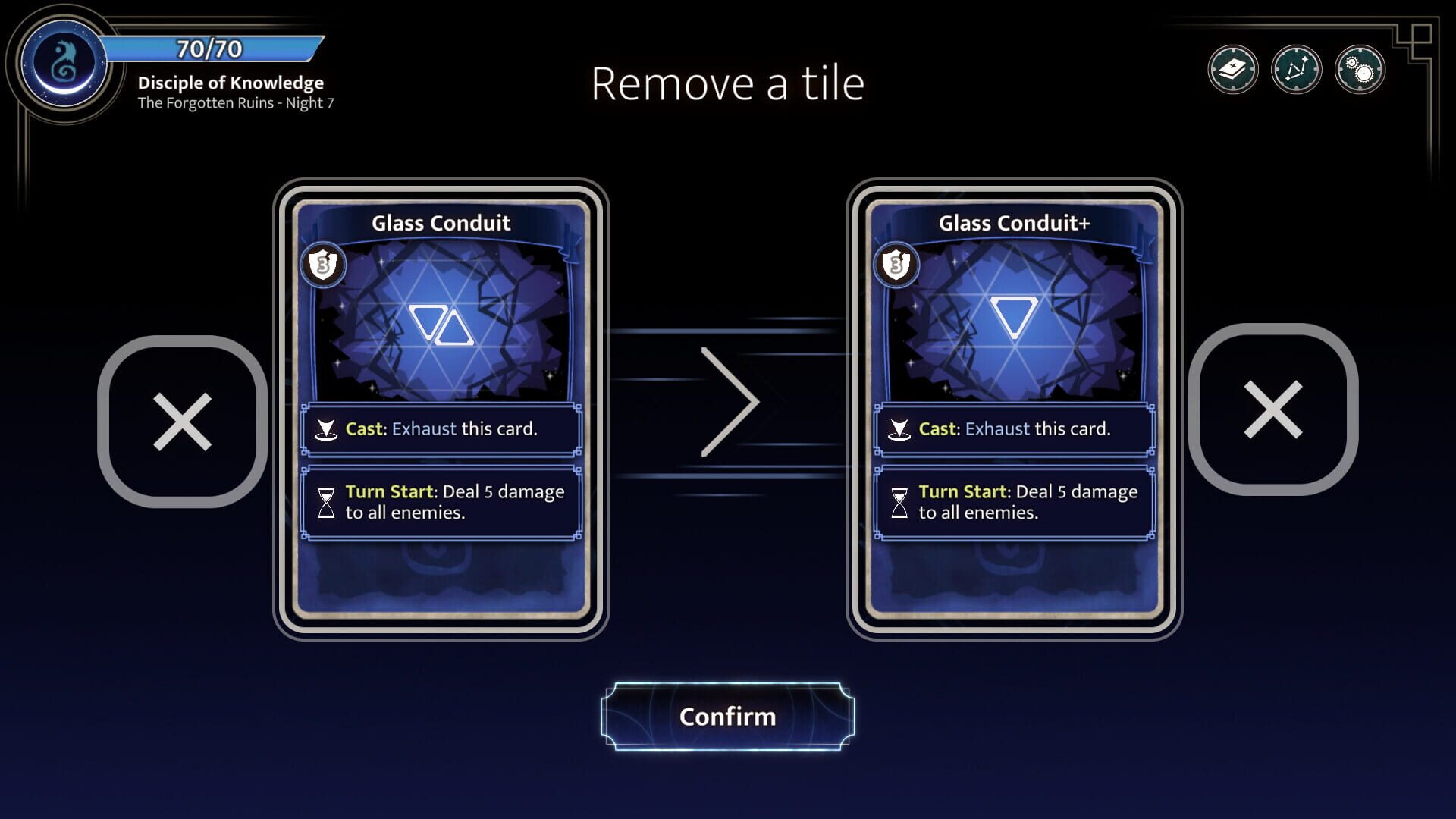Click the Cast hourglass icon on Glass Conduit
1456x819 pixels.
[327, 428]
